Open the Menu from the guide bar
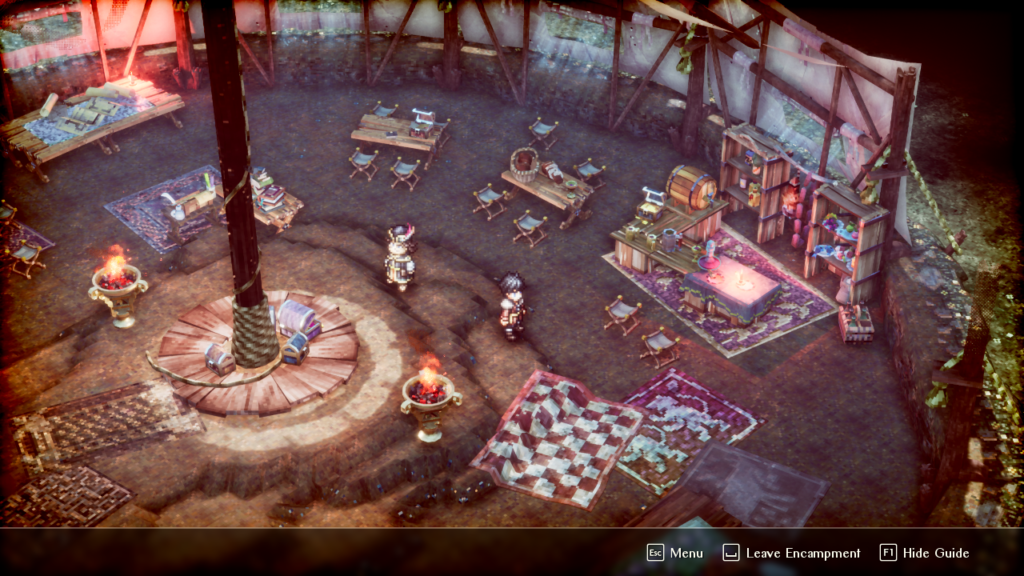This screenshot has width=1024, height=576. tap(675, 553)
